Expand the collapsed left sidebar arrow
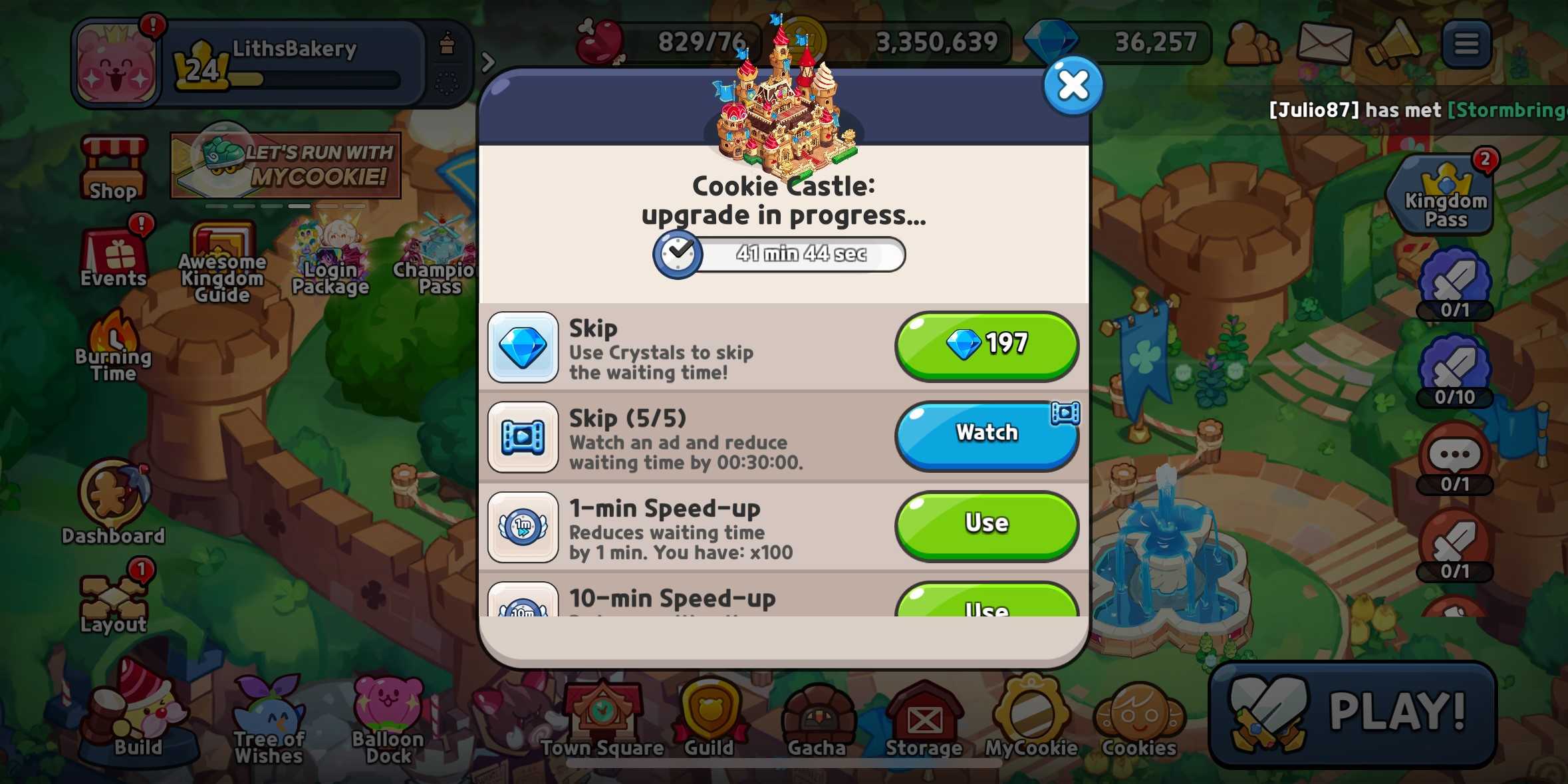Image resolution: width=1568 pixels, height=784 pixels. click(489, 62)
